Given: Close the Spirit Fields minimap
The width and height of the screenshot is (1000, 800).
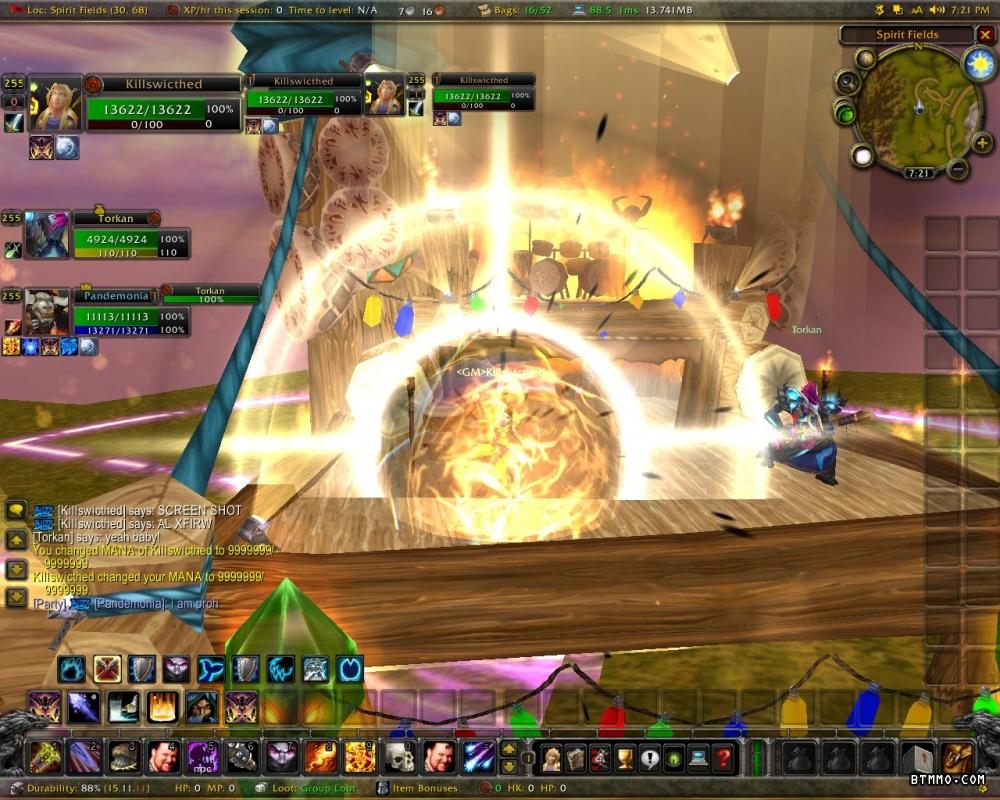Looking at the screenshot, I should click(985, 35).
